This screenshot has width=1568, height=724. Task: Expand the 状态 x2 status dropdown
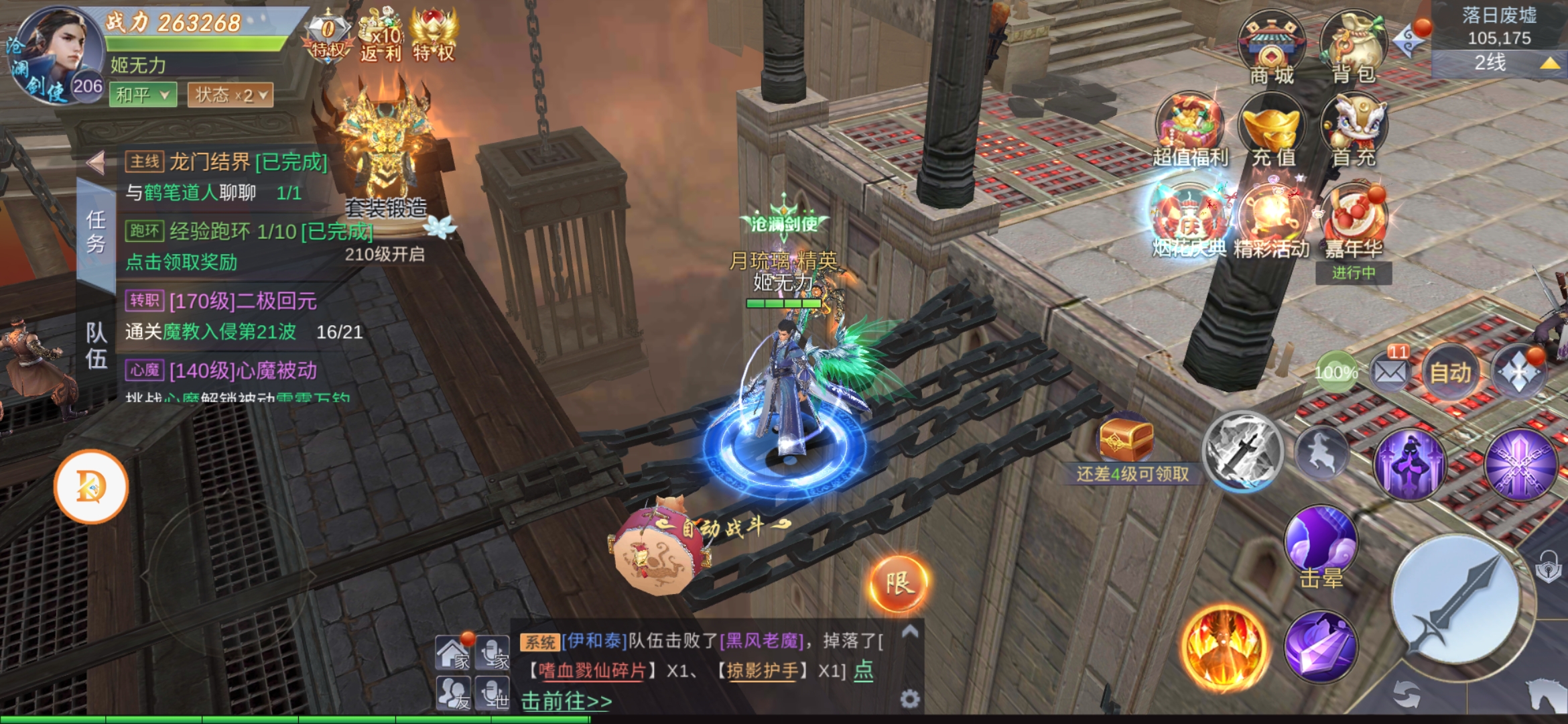click(x=230, y=95)
